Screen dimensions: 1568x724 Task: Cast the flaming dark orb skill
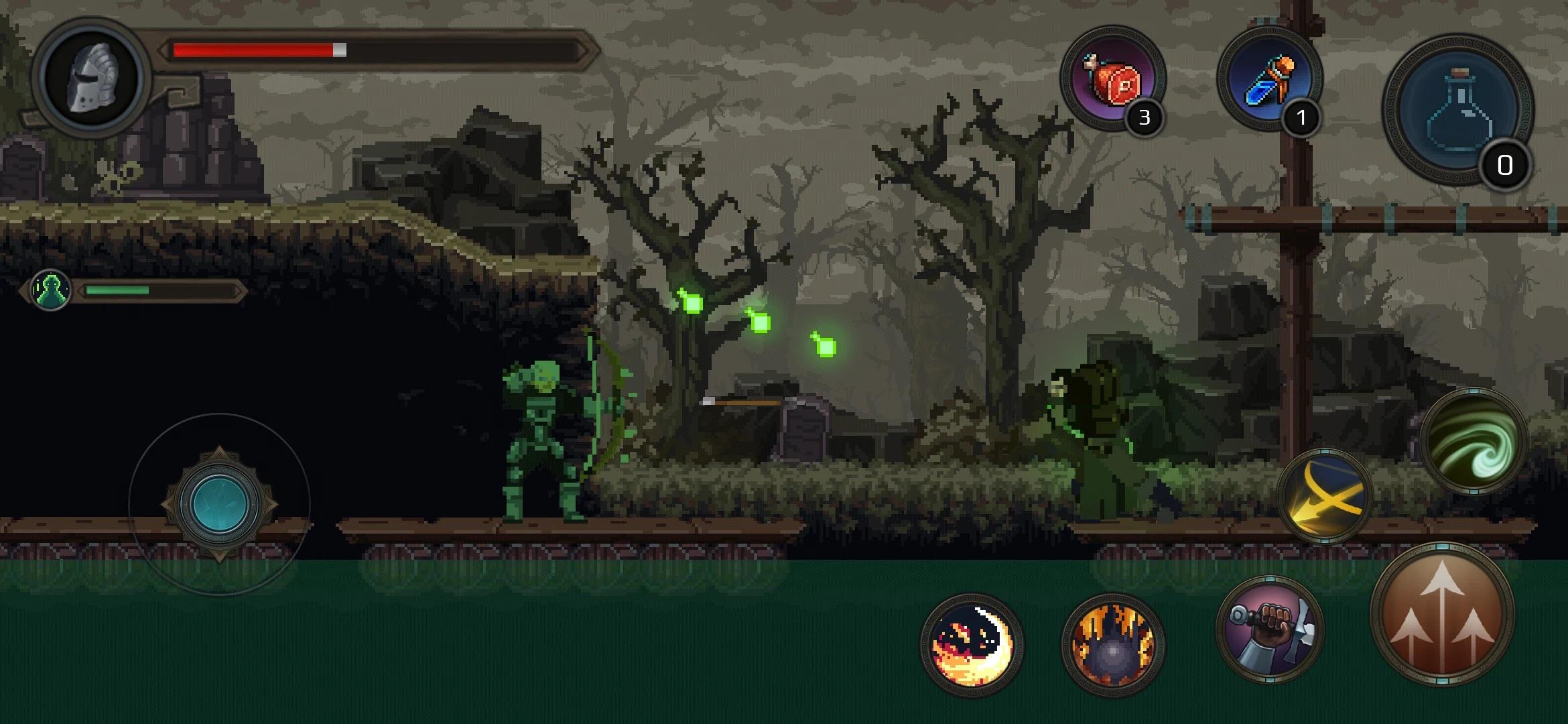point(1113,645)
